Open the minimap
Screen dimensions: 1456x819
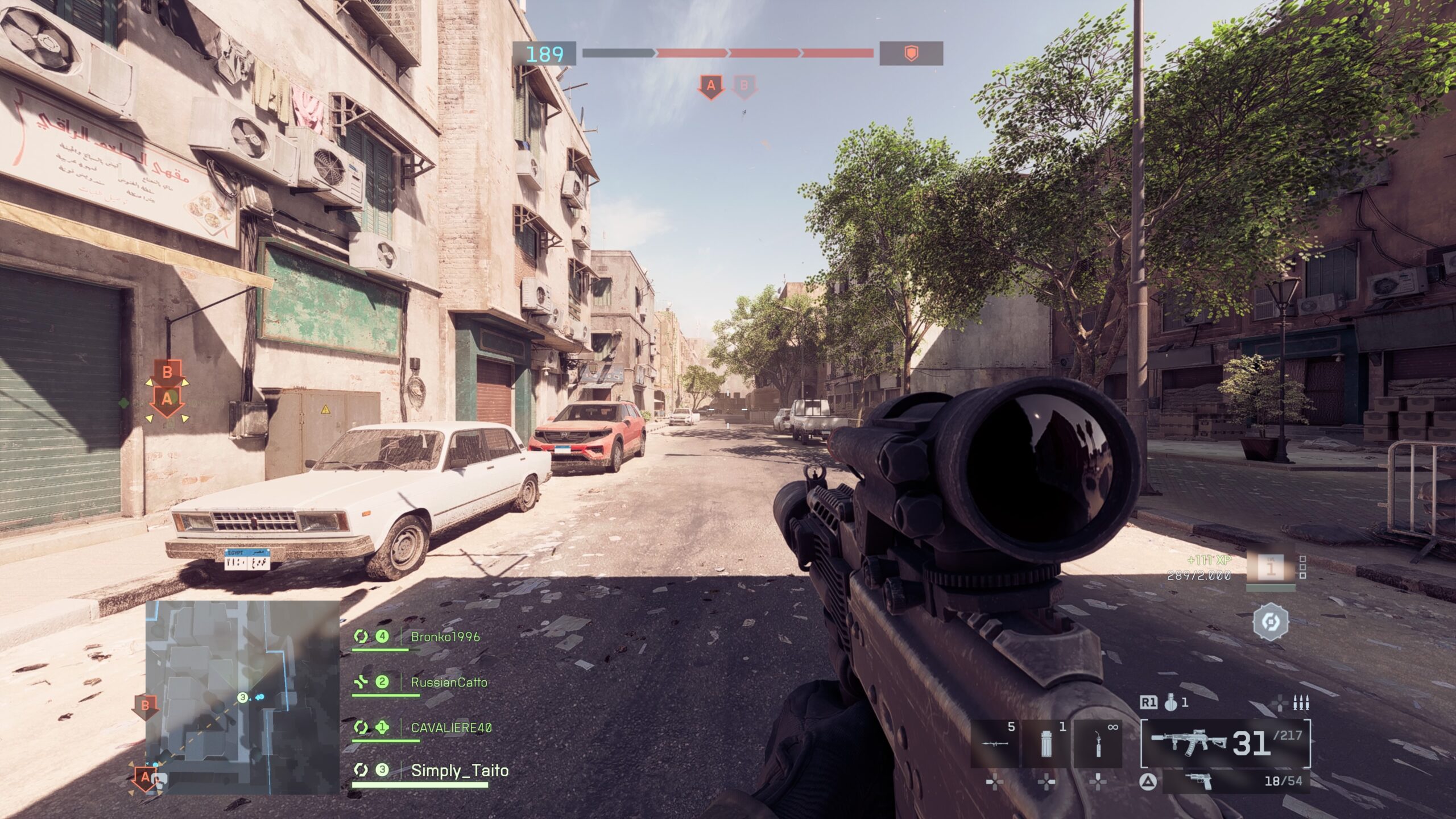[x=242, y=697]
